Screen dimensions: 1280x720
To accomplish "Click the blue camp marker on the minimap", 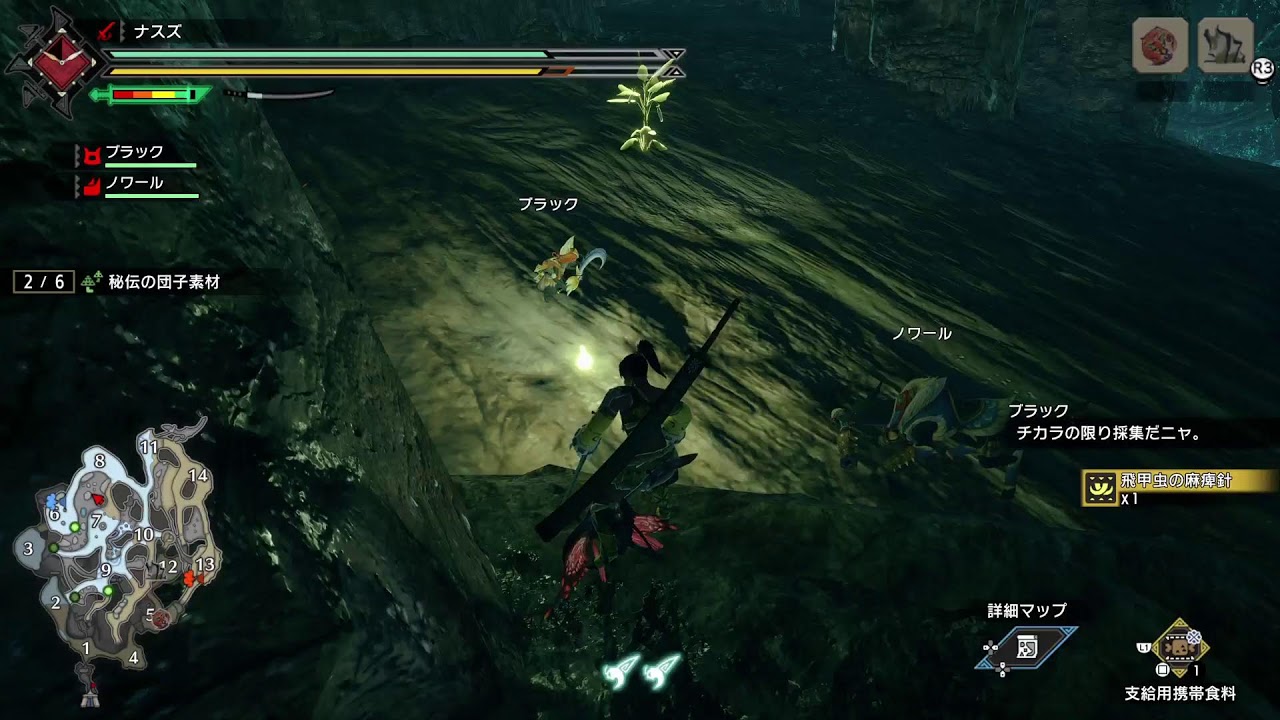I will pyautogui.click(x=54, y=498).
